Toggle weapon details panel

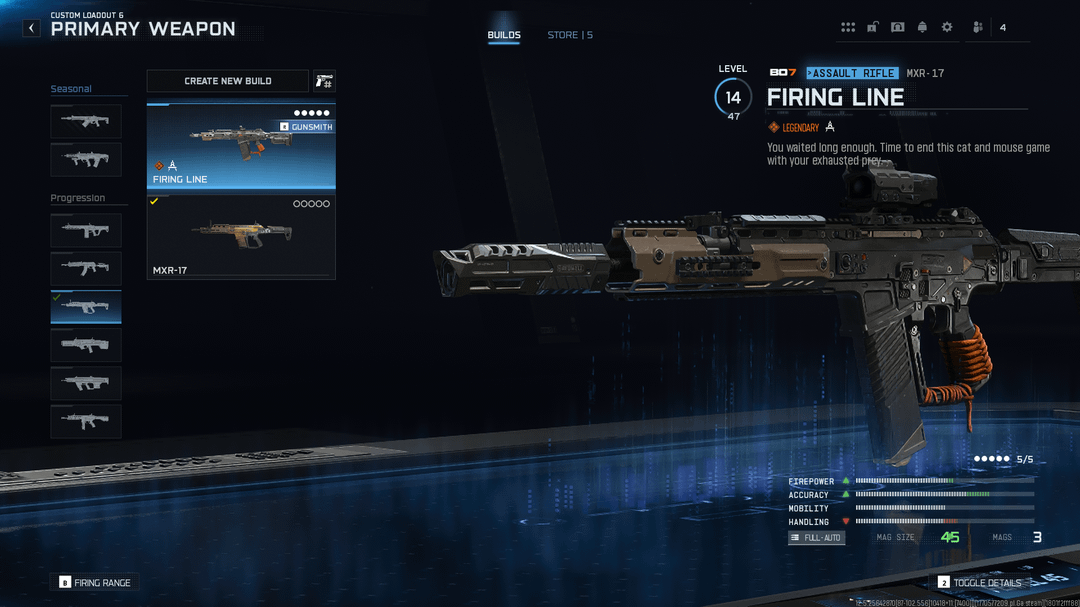(x=980, y=582)
